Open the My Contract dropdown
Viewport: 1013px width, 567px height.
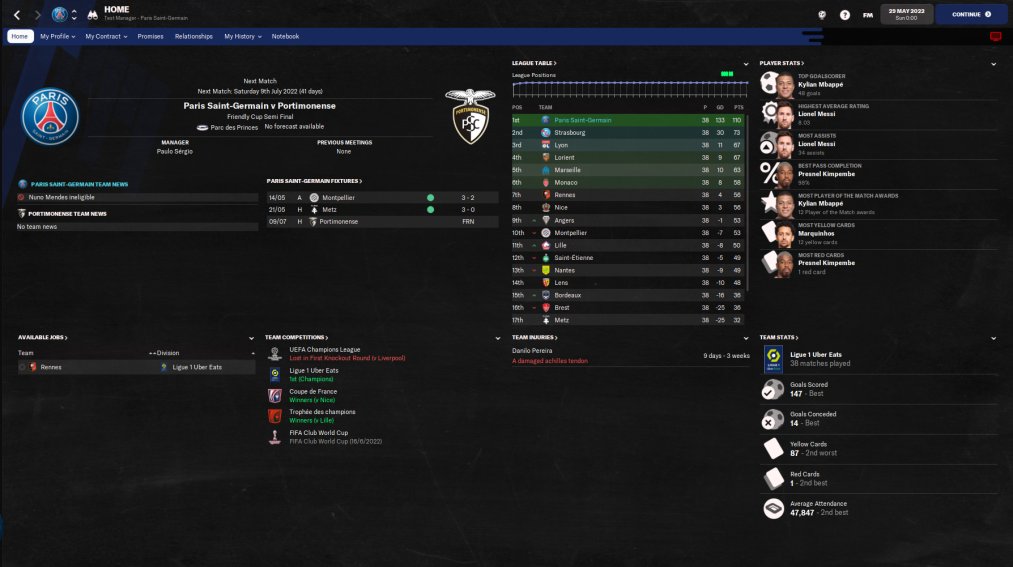(106, 36)
